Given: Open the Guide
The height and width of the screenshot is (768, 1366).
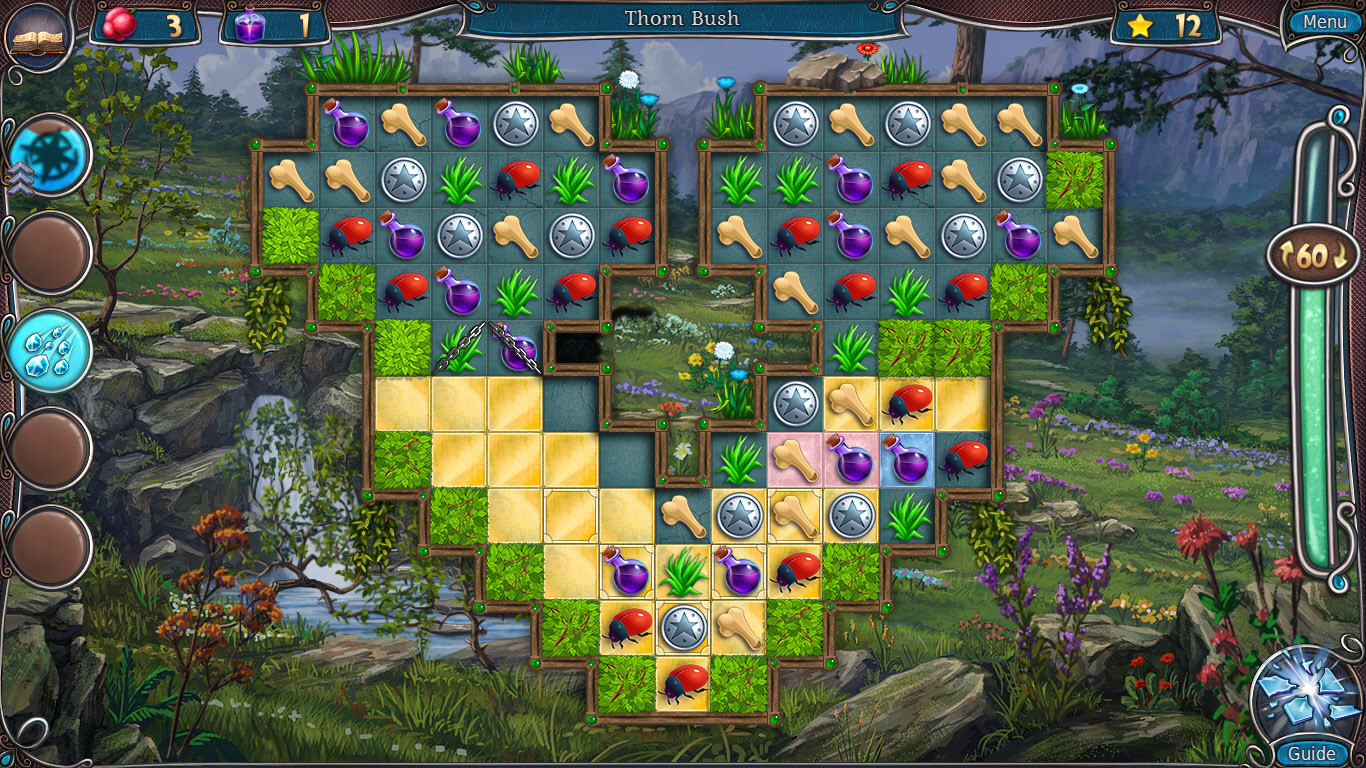Looking at the screenshot, I should point(1311,753).
